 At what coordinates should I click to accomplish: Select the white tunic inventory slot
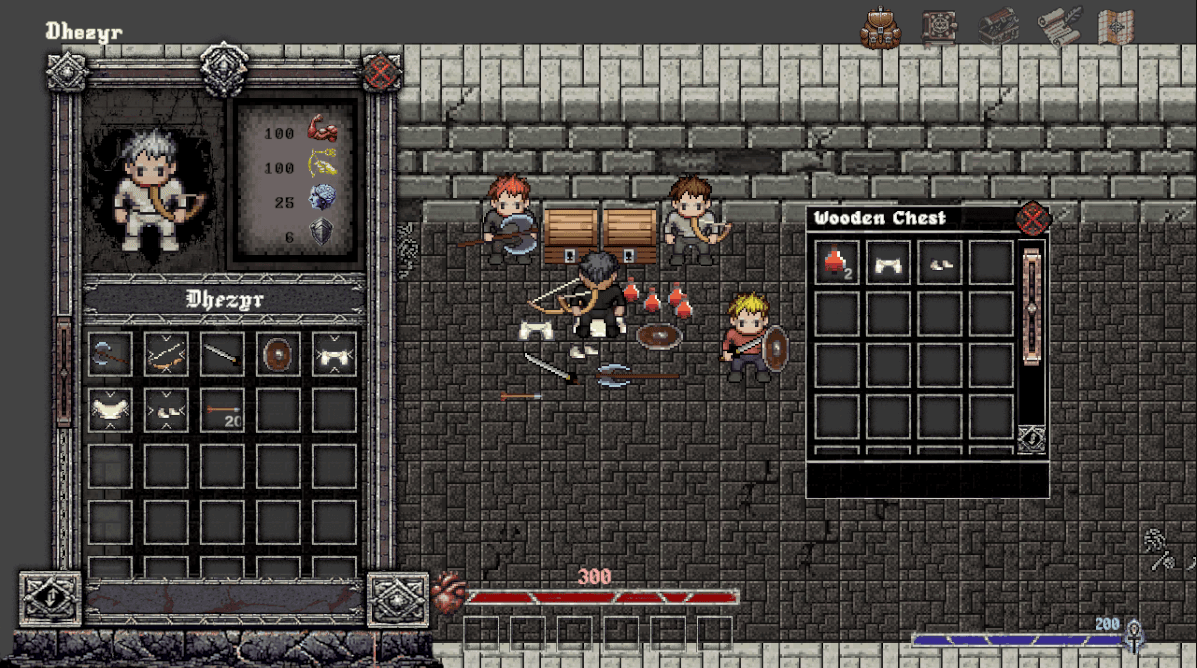click(110, 410)
